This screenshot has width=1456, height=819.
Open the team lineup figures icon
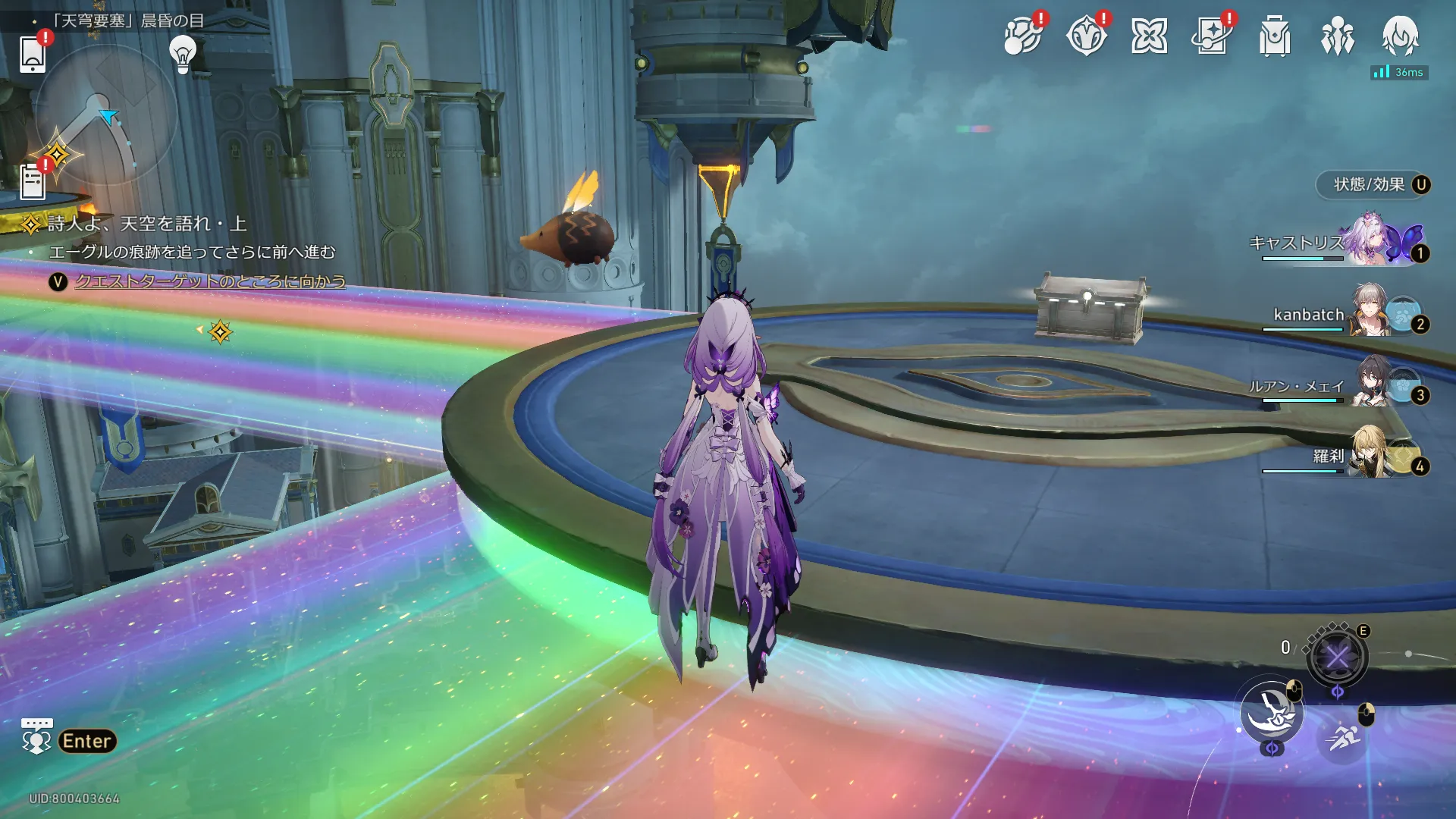(x=1338, y=36)
